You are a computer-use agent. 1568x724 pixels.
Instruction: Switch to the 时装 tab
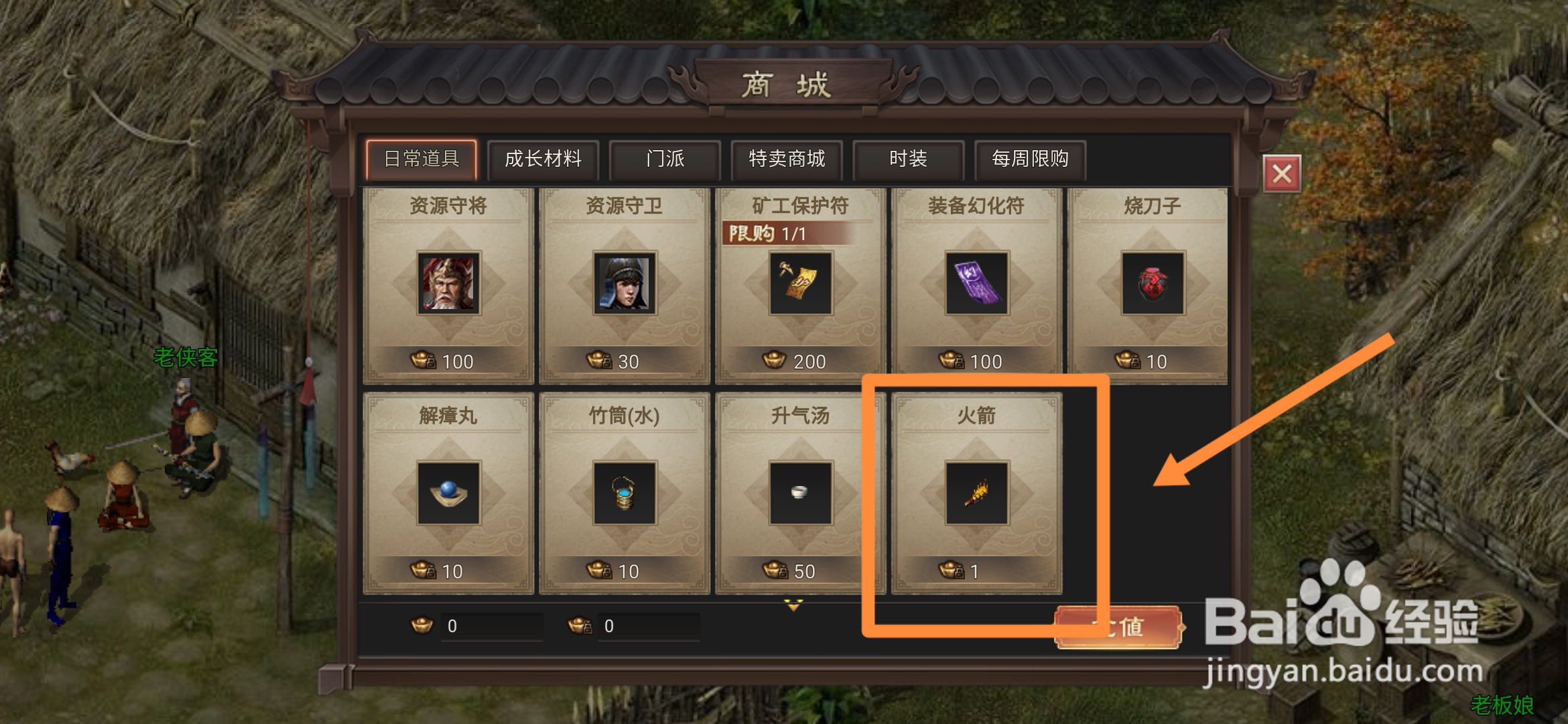click(908, 160)
